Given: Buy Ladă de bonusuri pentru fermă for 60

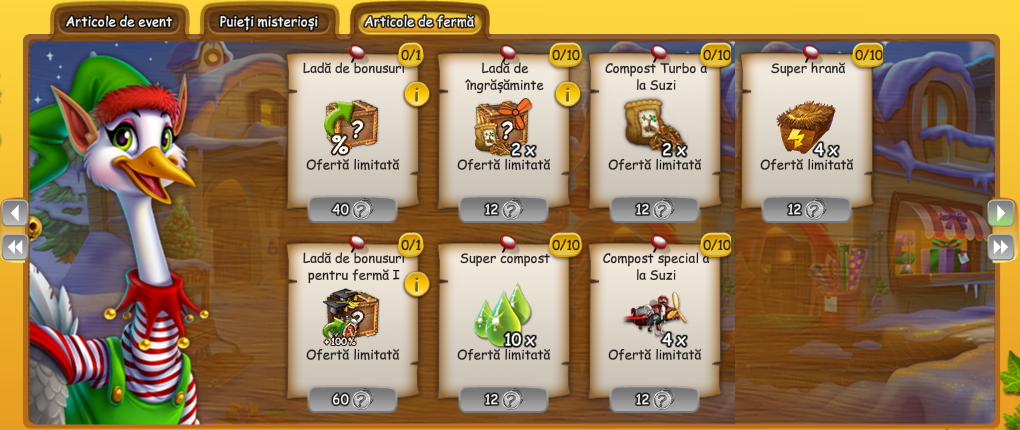Looking at the screenshot, I should tap(352, 399).
